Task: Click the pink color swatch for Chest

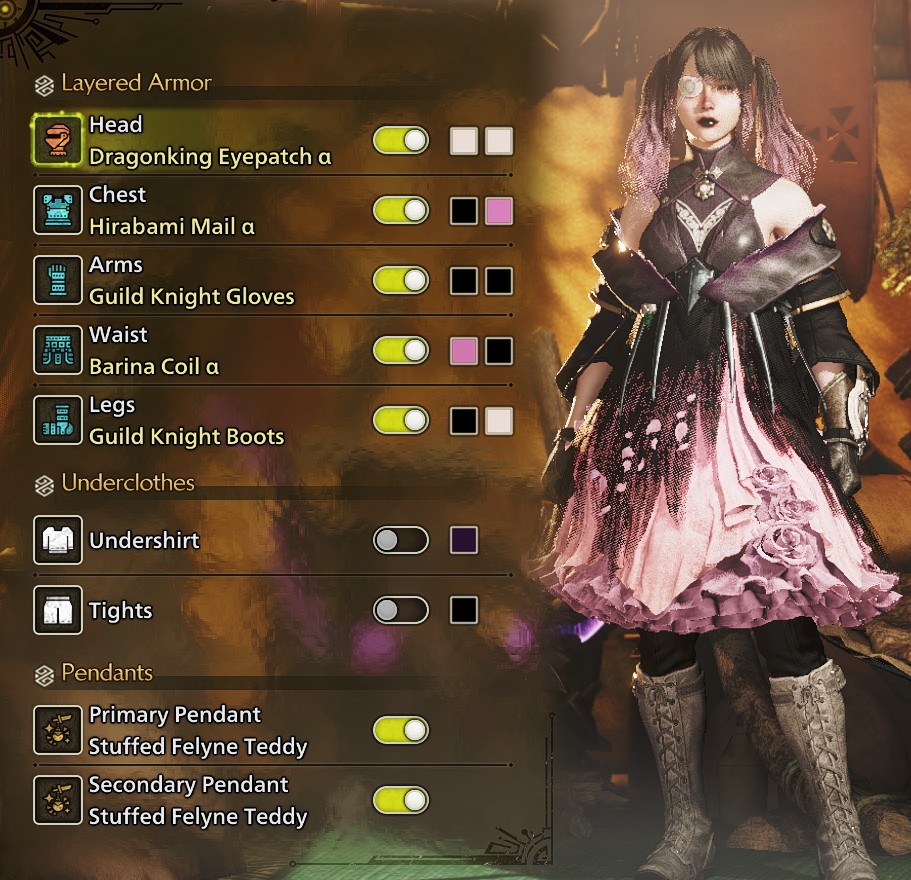Action: click(x=498, y=211)
